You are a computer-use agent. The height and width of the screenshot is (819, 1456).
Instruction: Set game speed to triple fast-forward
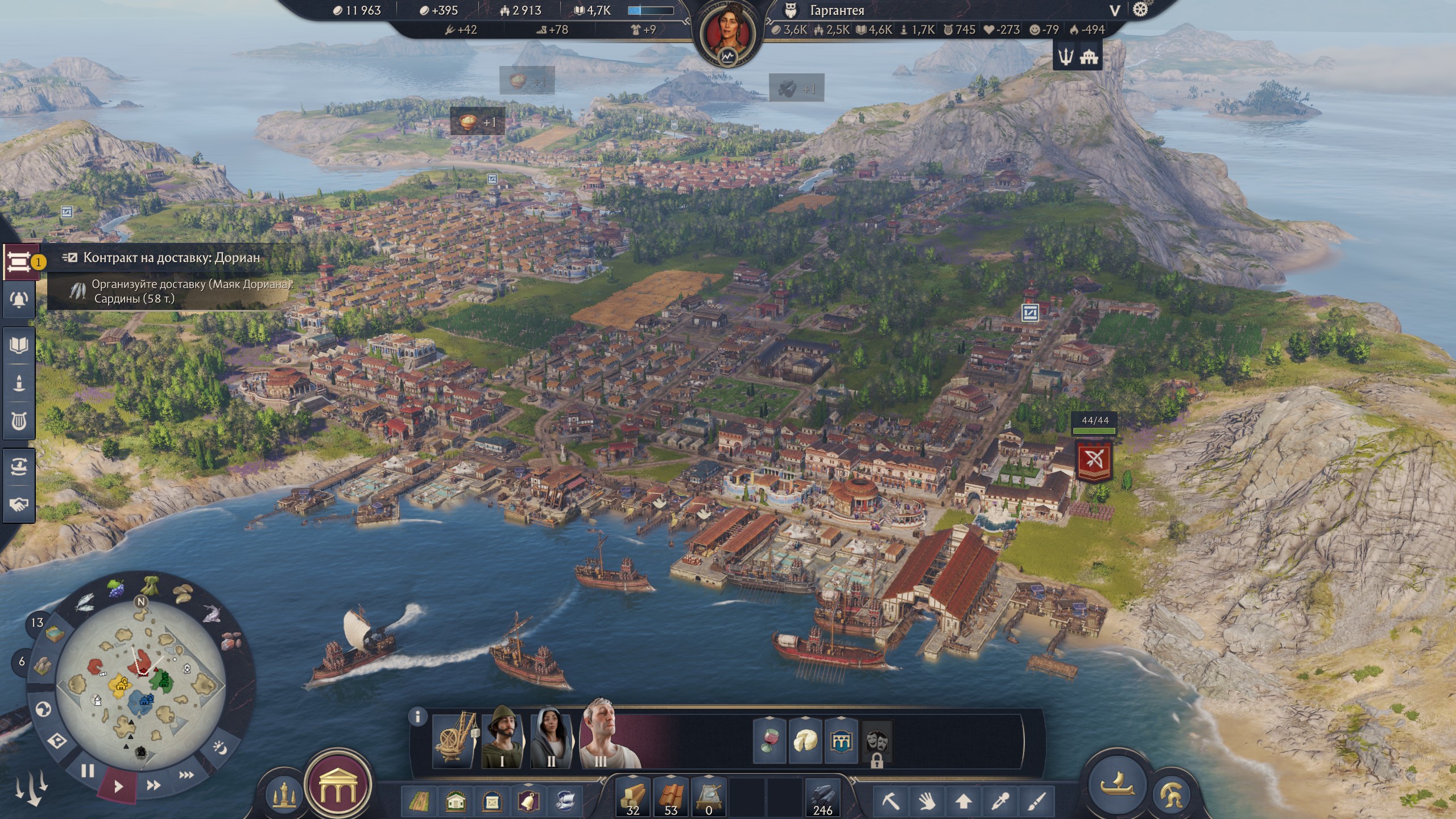tap(186, 775)
